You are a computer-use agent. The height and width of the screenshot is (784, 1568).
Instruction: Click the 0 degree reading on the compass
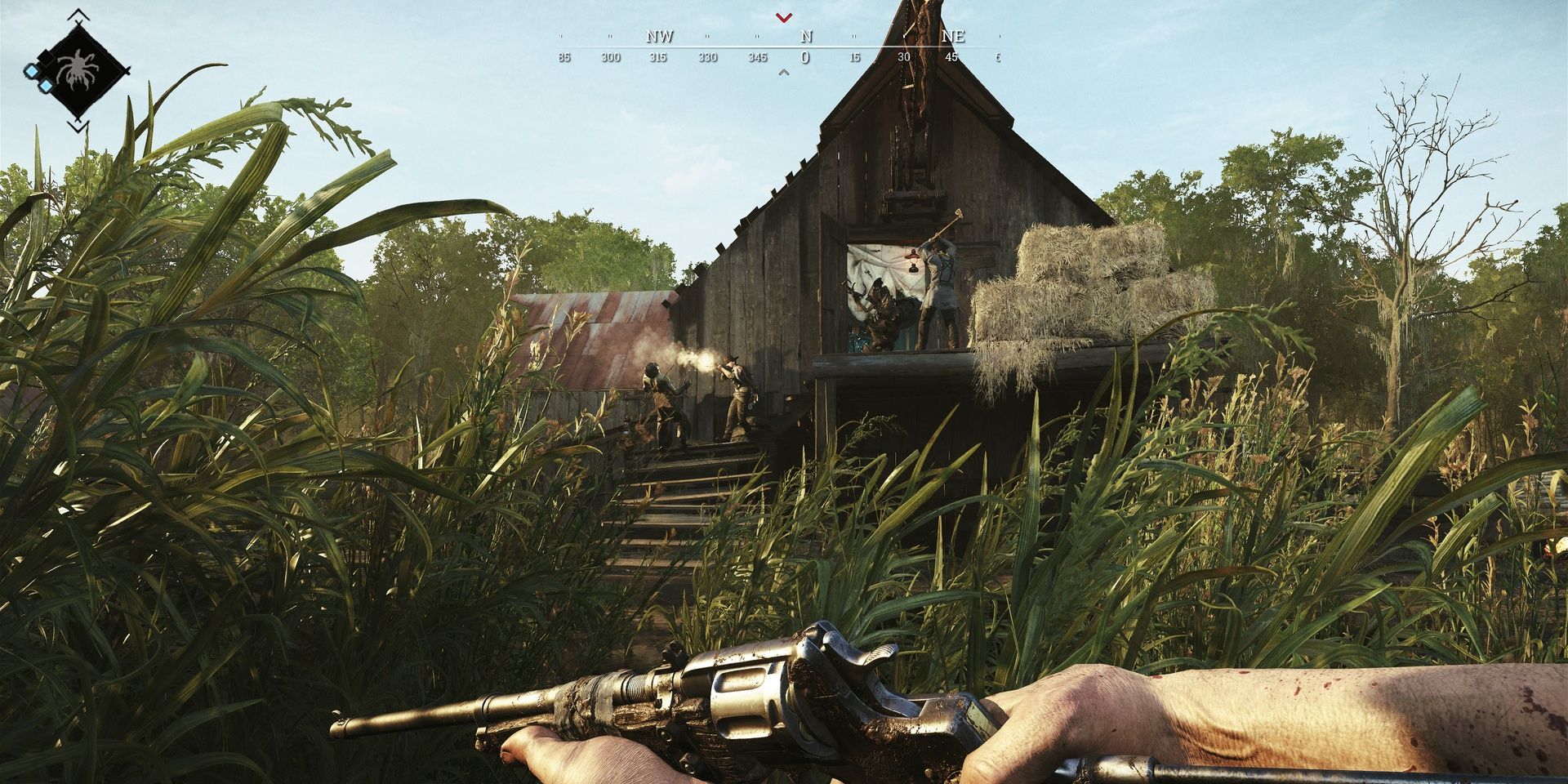click(x=806, y=57)
